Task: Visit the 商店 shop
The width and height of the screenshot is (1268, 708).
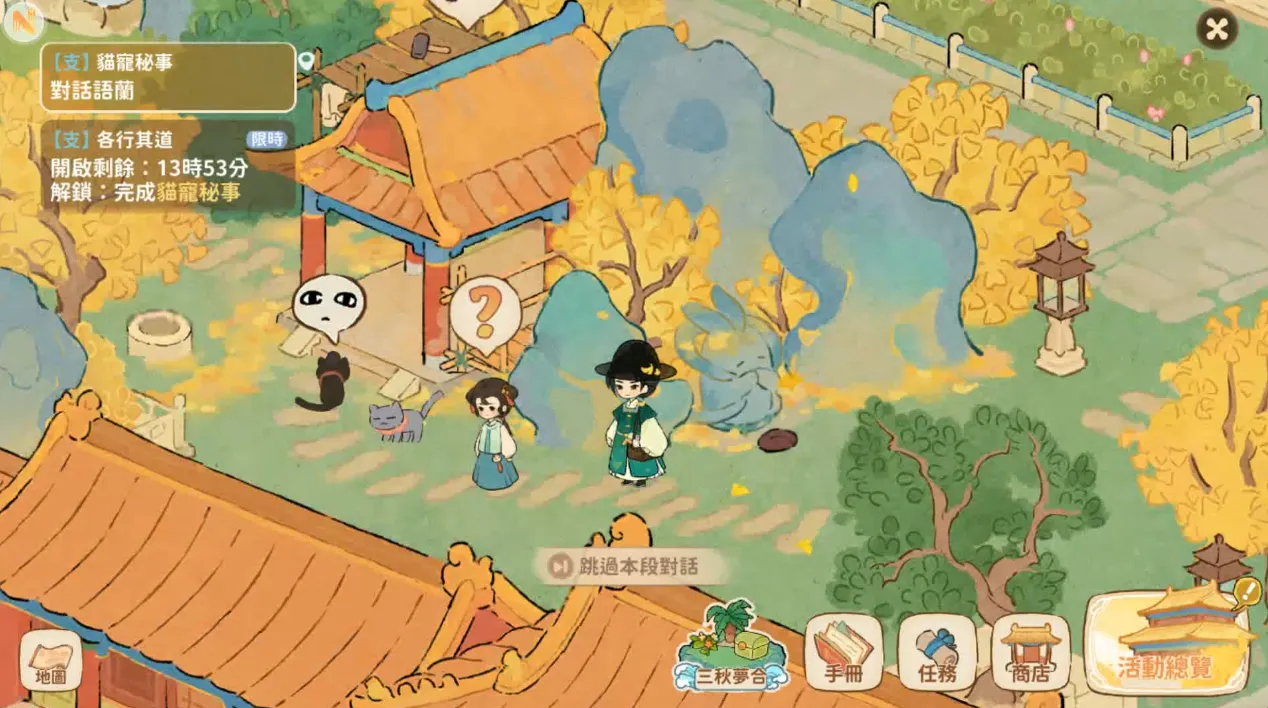Action: [1030, 652]
